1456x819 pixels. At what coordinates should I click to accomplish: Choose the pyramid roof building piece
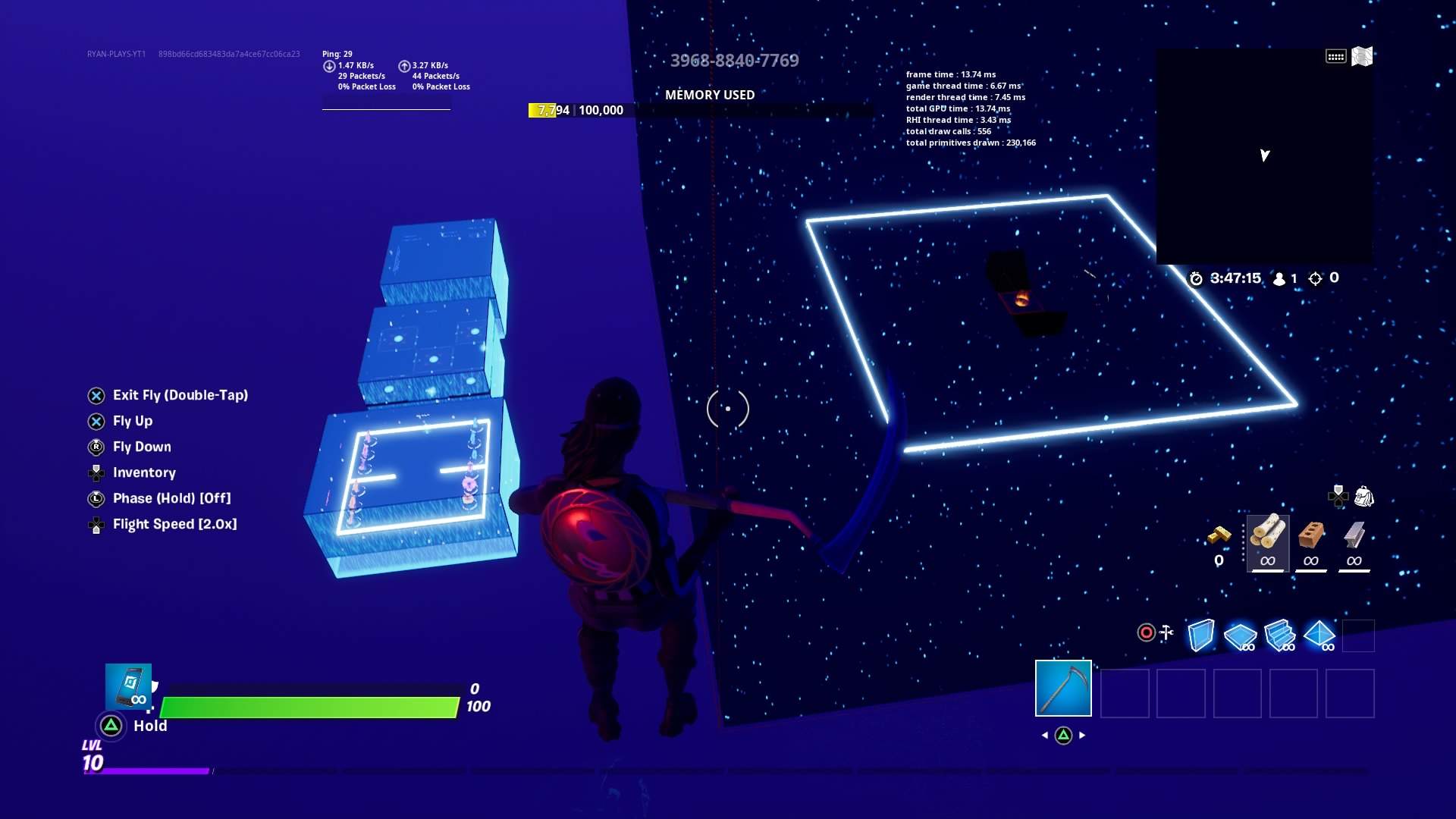point(1319,635)
